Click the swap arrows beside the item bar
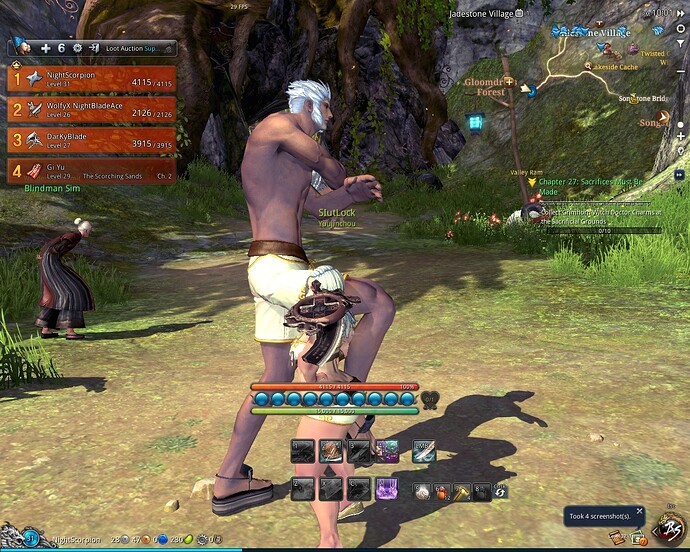The height and width of the screenshot is (552, 690). tap(500, 491)
